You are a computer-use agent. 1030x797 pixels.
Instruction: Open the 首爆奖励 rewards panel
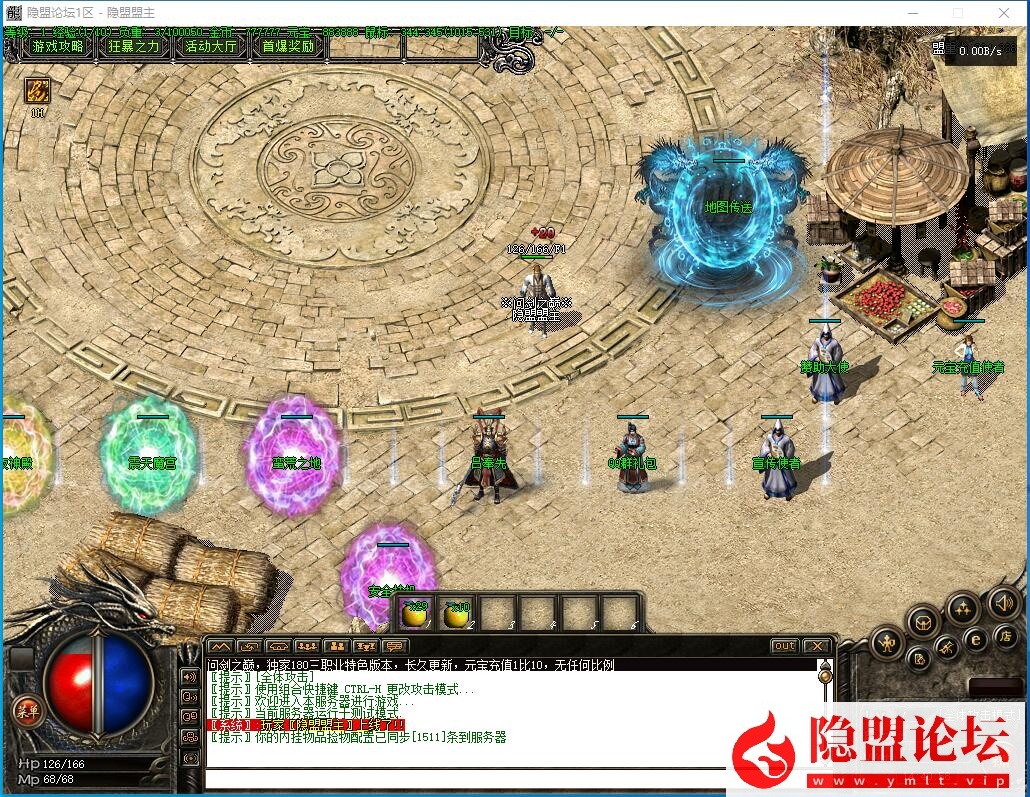tap(288, 46)
